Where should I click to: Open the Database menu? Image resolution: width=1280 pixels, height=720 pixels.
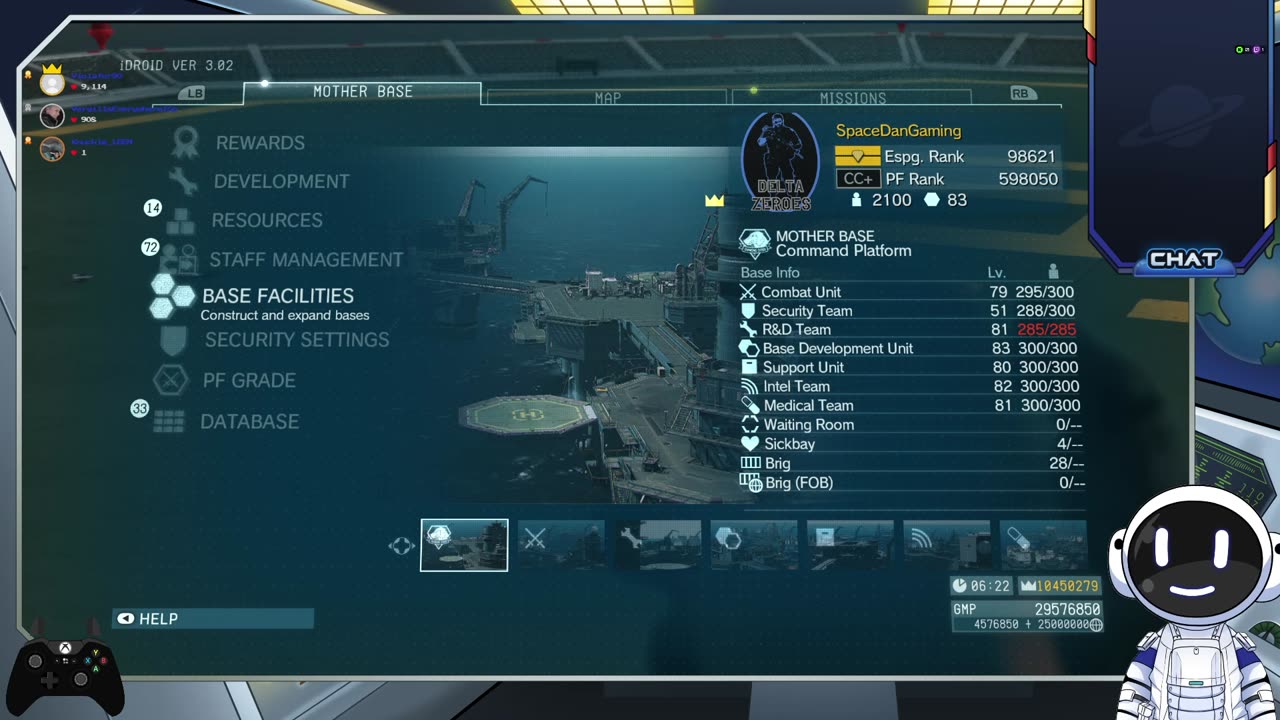tap(249, 422)
